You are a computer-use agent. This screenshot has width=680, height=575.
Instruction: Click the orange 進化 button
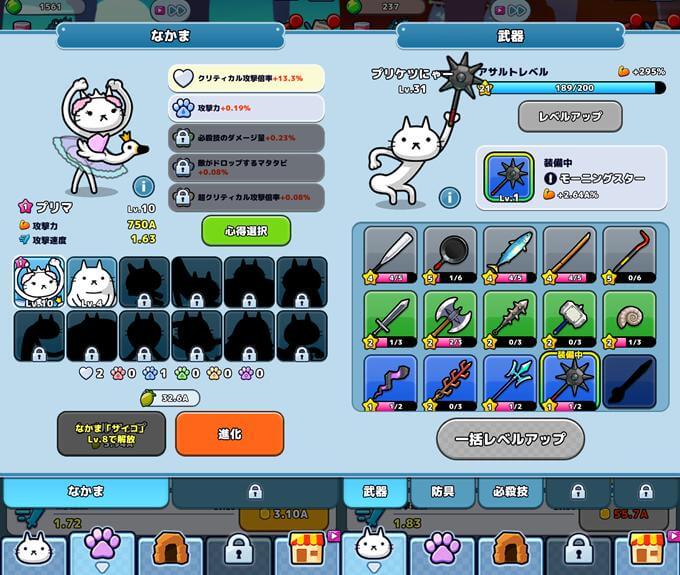pos(229,434)
